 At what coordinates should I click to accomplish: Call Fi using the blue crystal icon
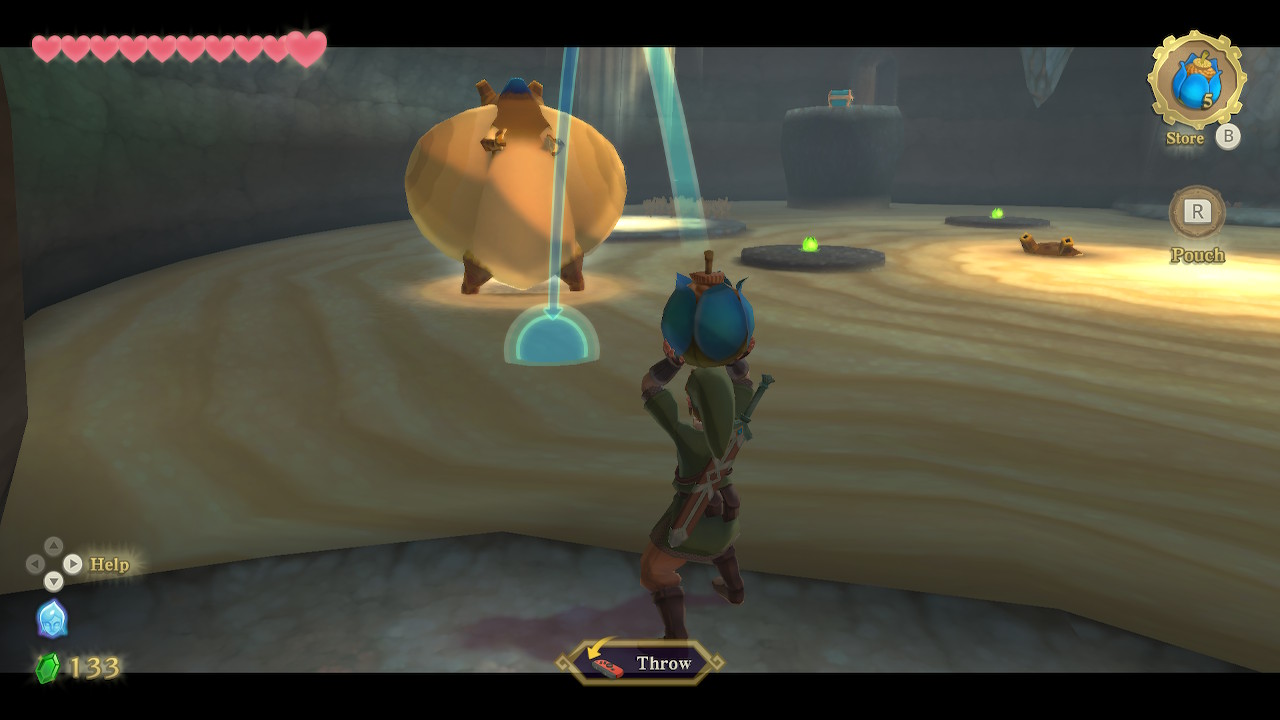(52, 619)
